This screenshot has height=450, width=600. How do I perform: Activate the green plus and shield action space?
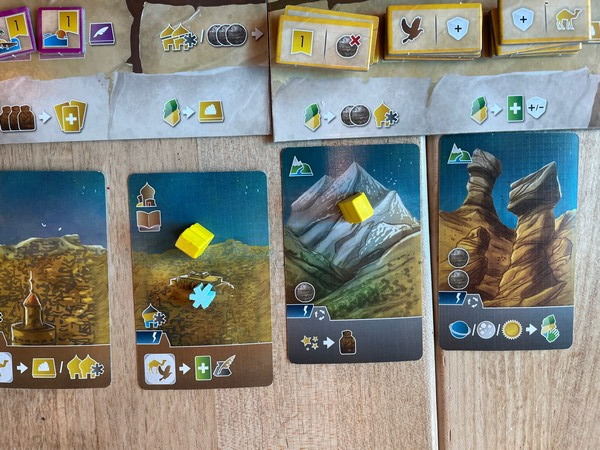(513, 108)
